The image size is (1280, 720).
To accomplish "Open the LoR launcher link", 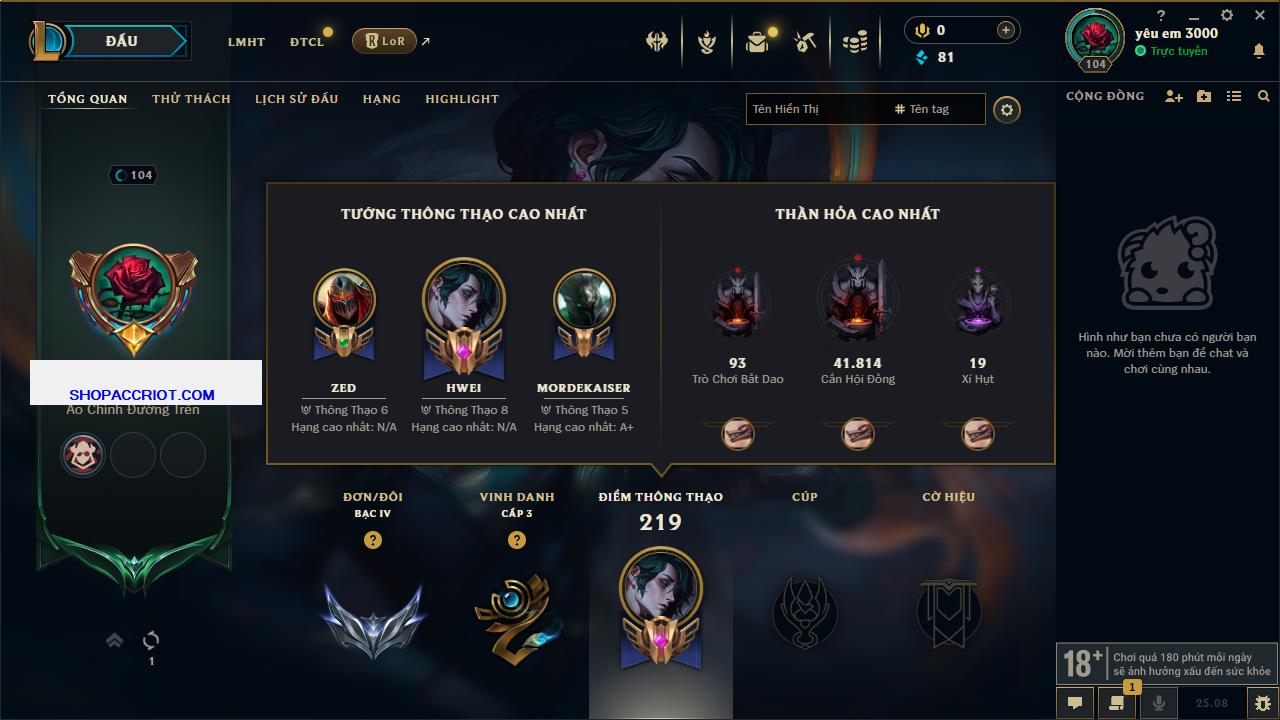I will coord(385,41).
